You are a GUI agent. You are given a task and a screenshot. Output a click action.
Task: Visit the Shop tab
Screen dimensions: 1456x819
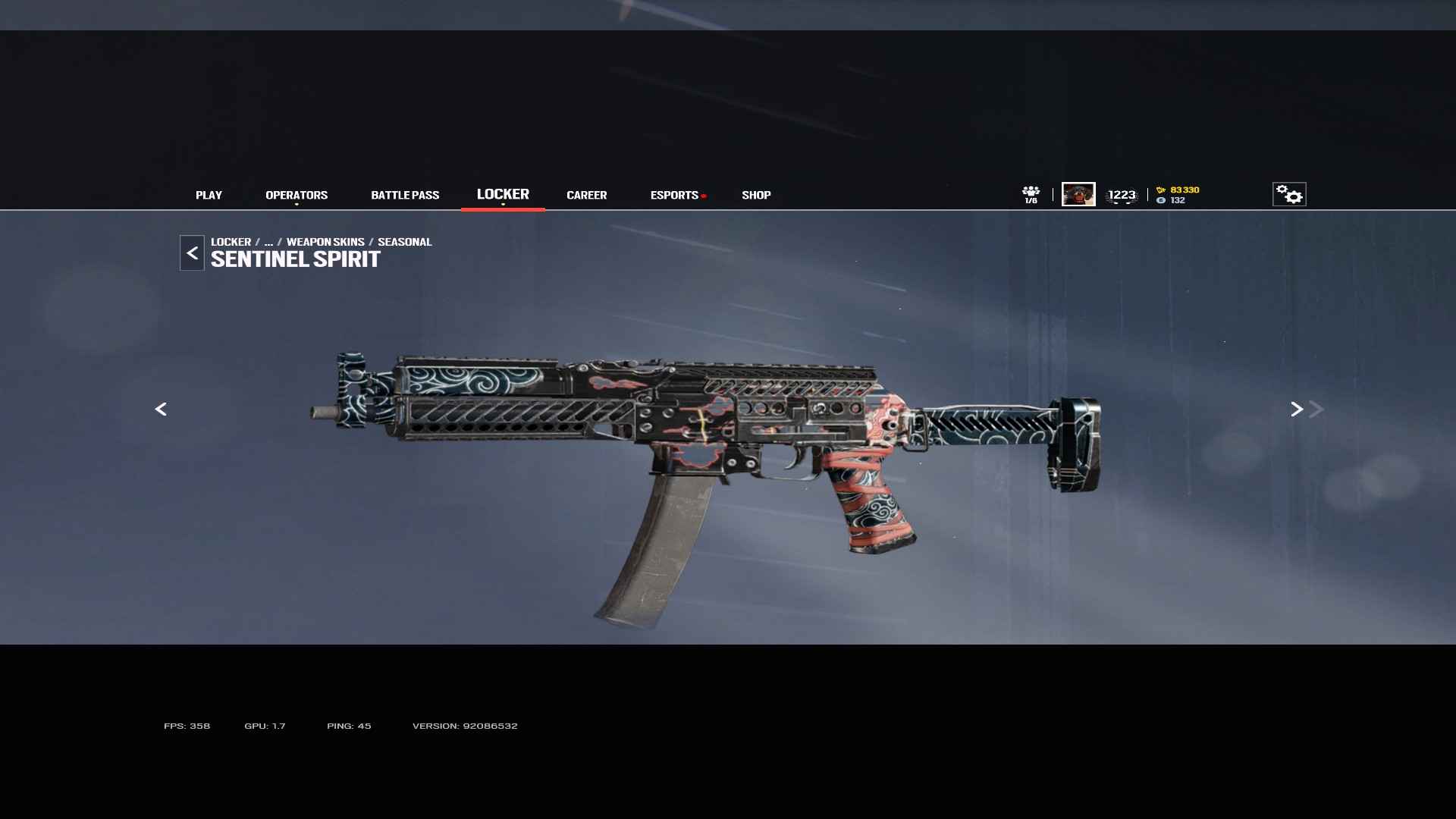tap(756, 195)
